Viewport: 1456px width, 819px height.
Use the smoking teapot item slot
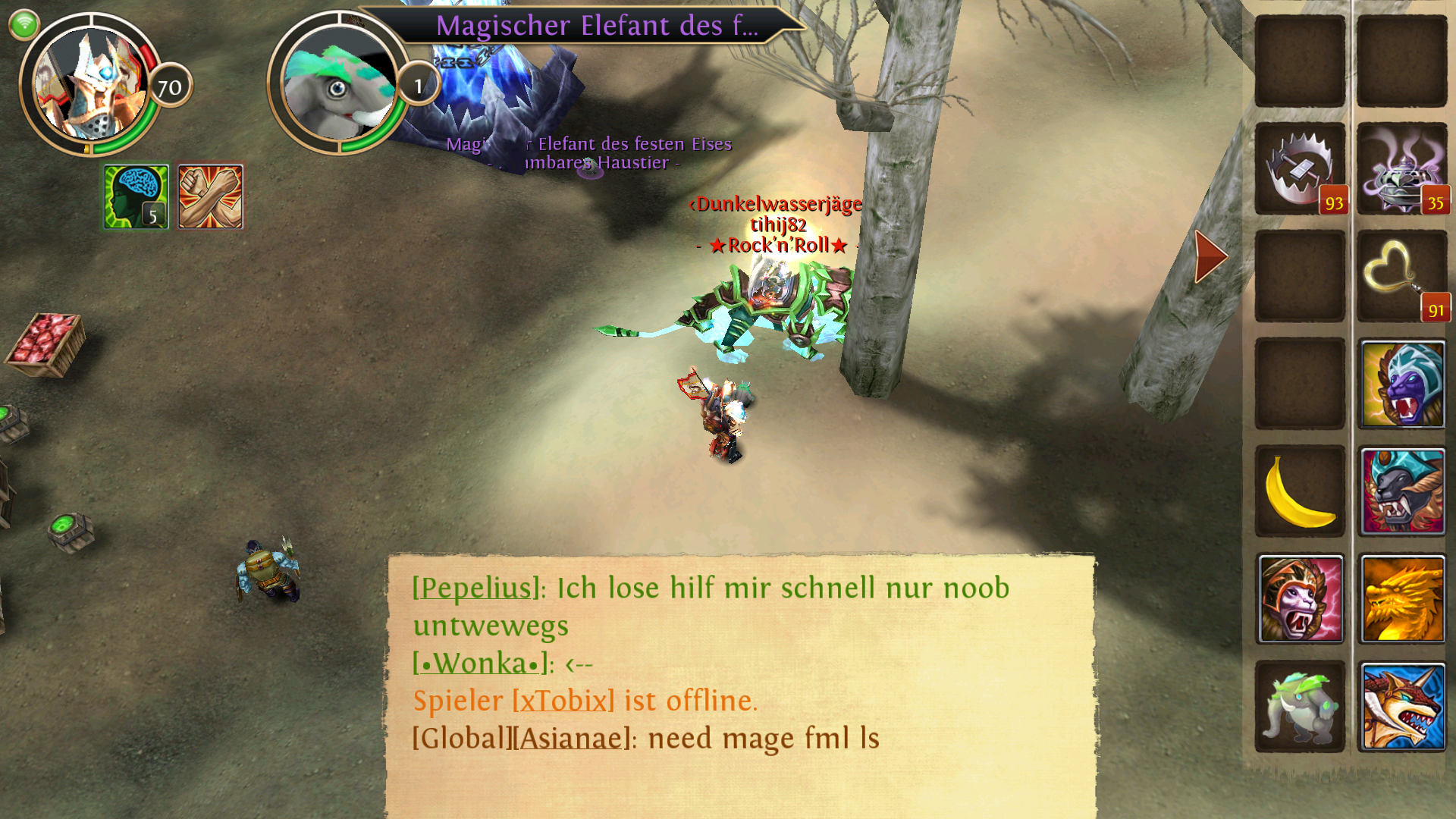1401,168
